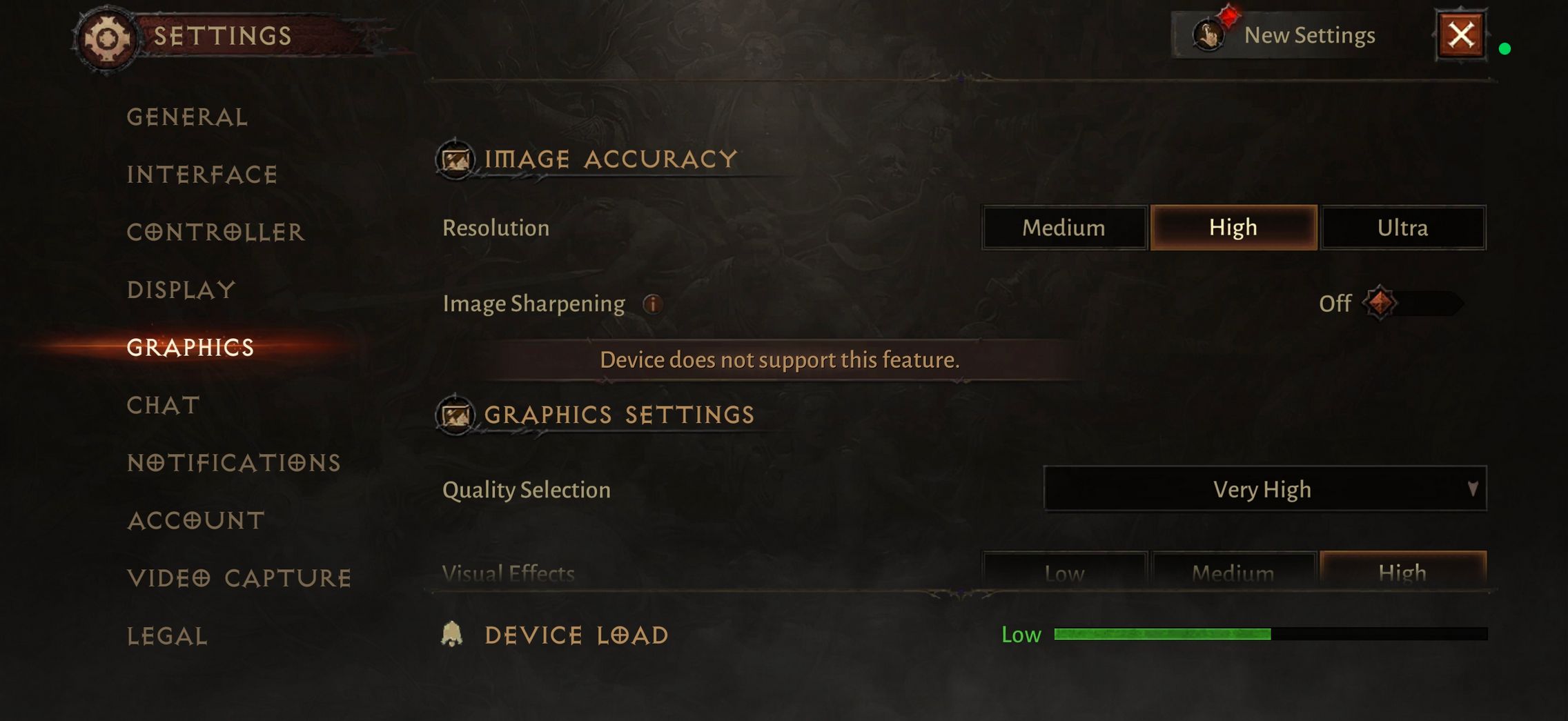Switch to the Interface settings tab
This screenshot has height=721, width=1568.
[202, 175]
